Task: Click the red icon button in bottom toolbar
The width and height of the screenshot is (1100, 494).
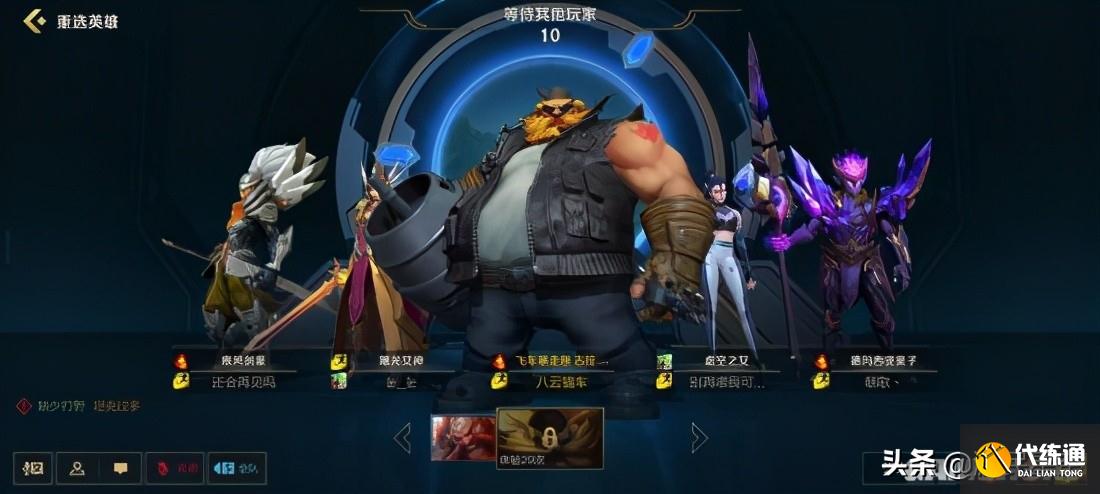Action: (174, 468)
